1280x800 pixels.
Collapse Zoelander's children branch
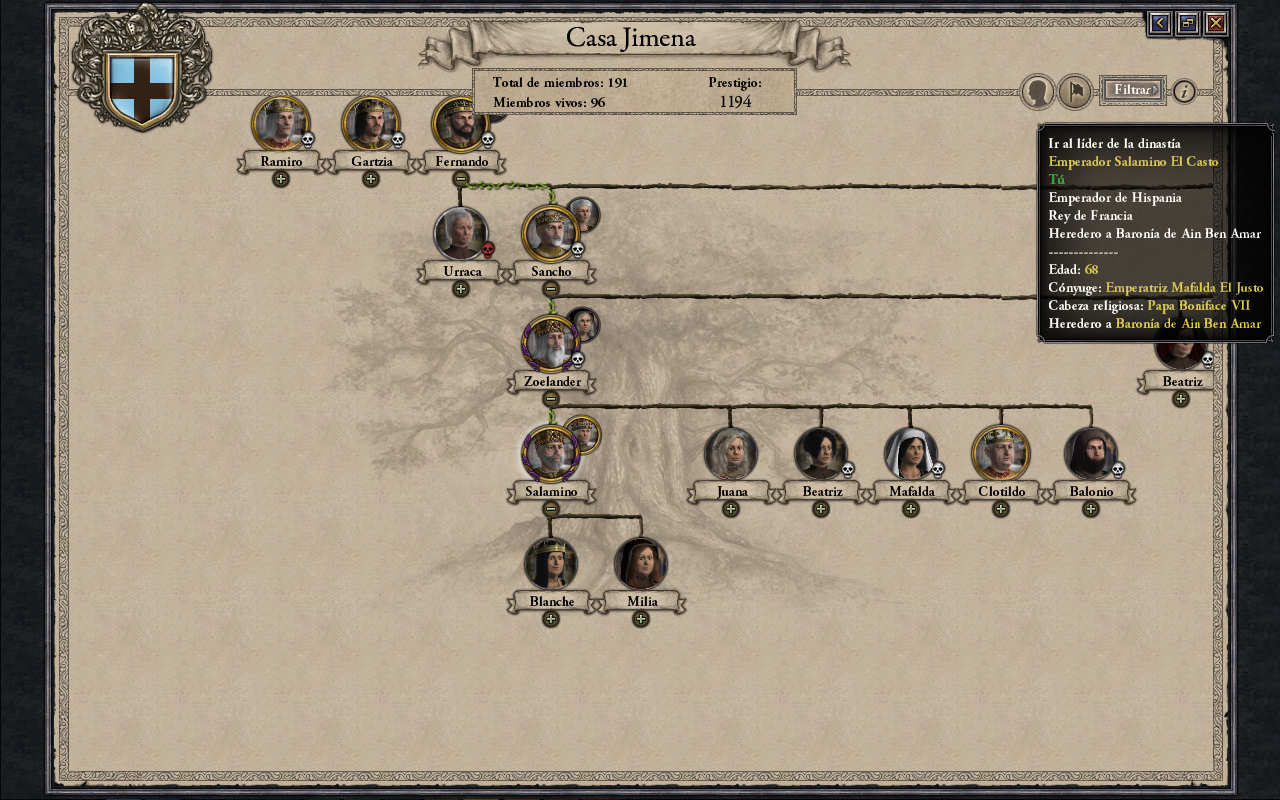coord(551,399)
